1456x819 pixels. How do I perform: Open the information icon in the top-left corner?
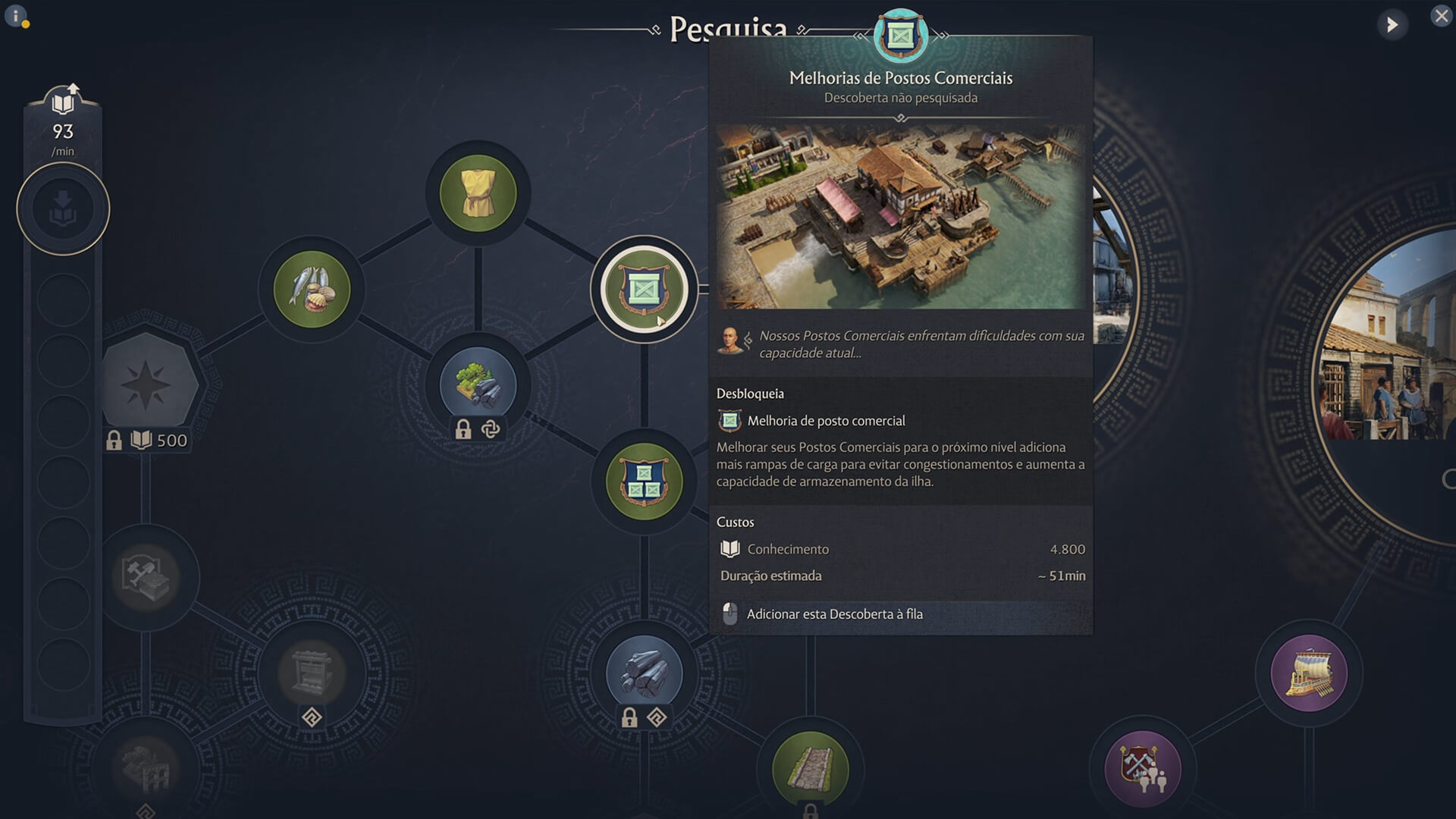(x=16, y=15)
